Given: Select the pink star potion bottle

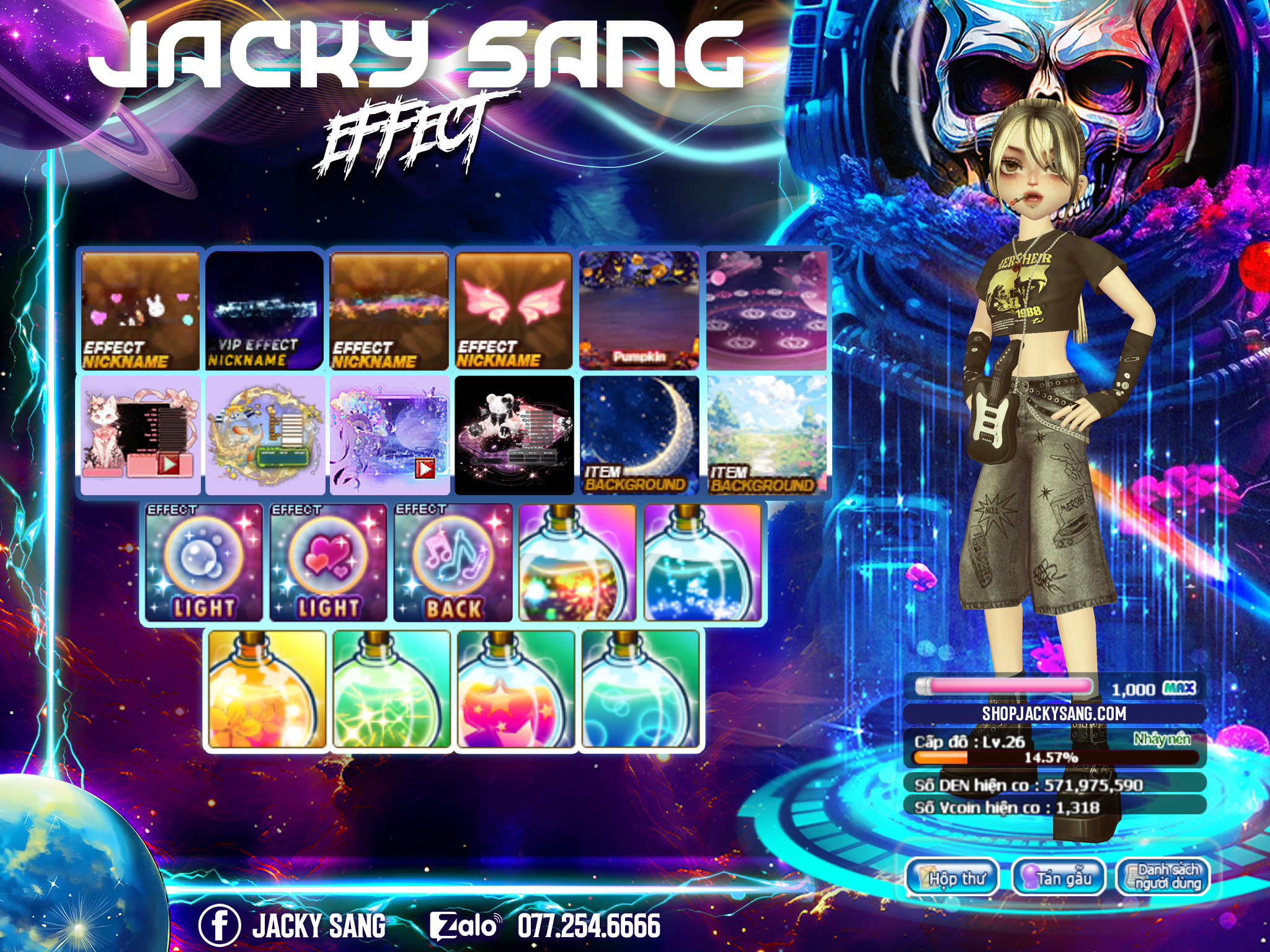Looking at the screenshot, I should [x=516, y=690].
